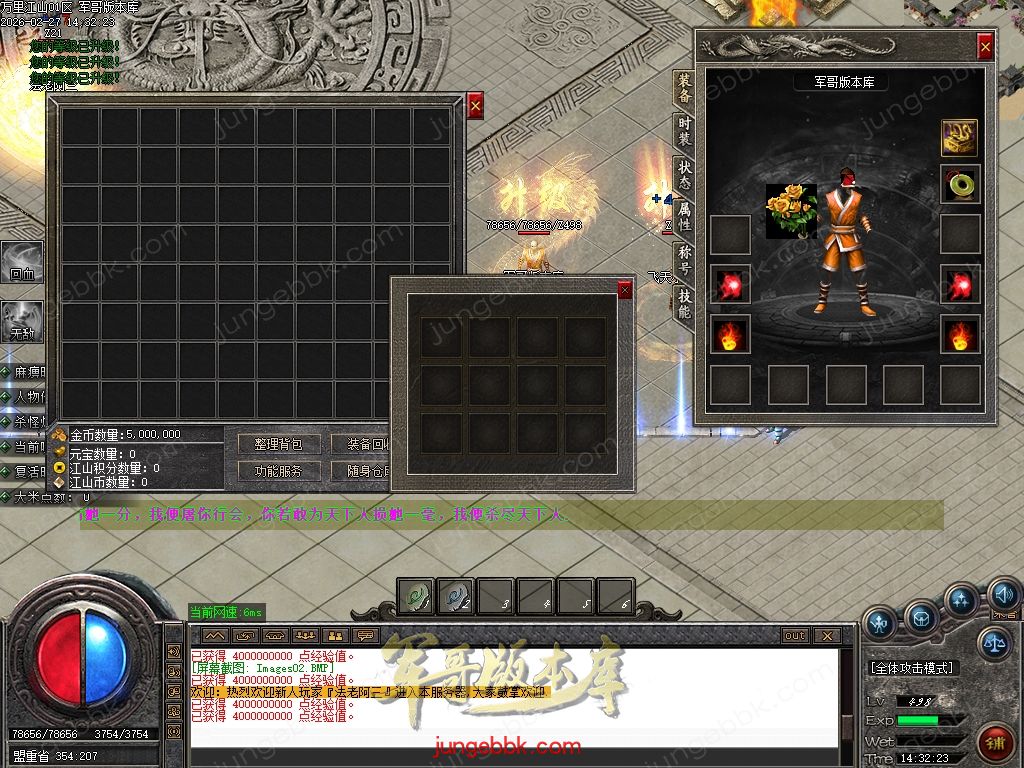Select the green jade ring necklace slot
Image resolution: width=1024 pixels, height=768 pixels.
click(x=959, y=185)
